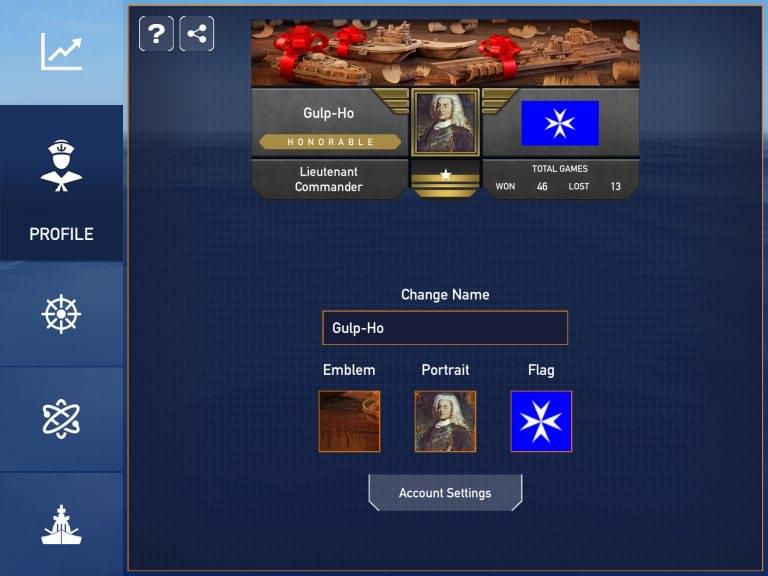Open the ship's wheel sidebar tab
Viewport: 768px width, 576px height.
pos(61,314)
